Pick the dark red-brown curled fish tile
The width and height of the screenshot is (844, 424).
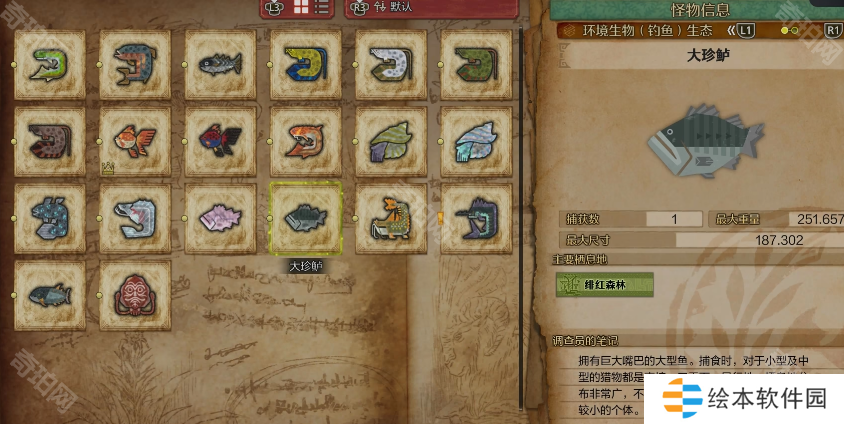click(50, 141)
